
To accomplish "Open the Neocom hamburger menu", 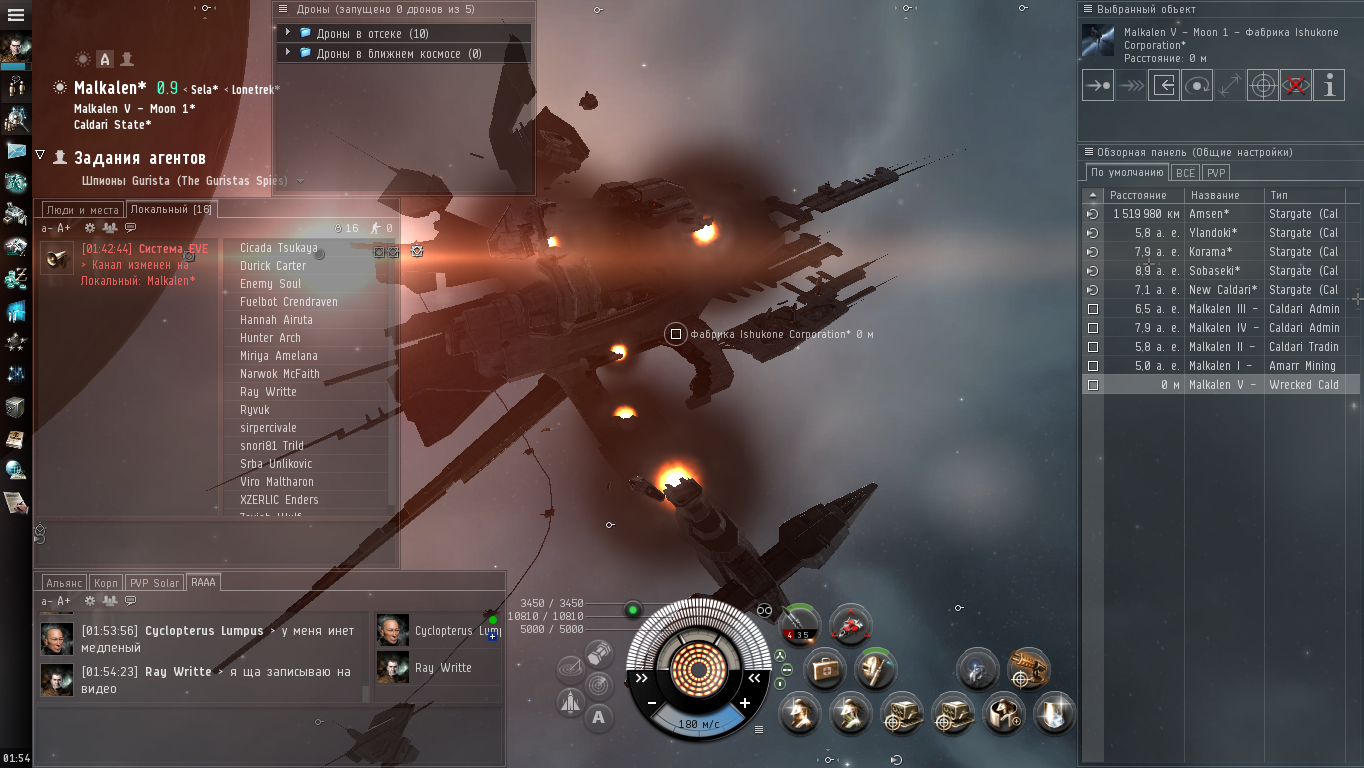I will (x=16, y=15).
